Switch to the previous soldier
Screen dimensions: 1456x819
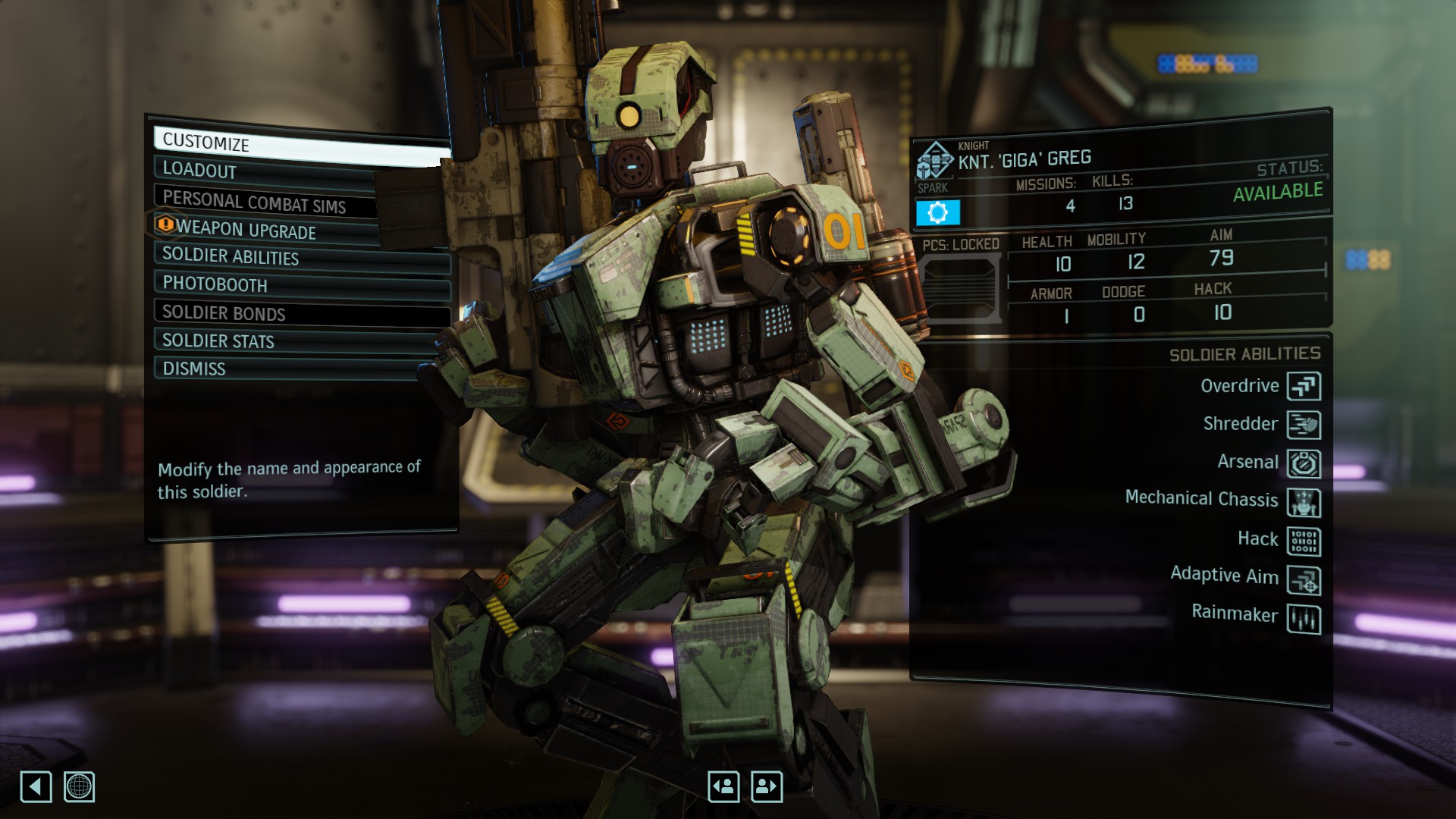tap(723, 786)
